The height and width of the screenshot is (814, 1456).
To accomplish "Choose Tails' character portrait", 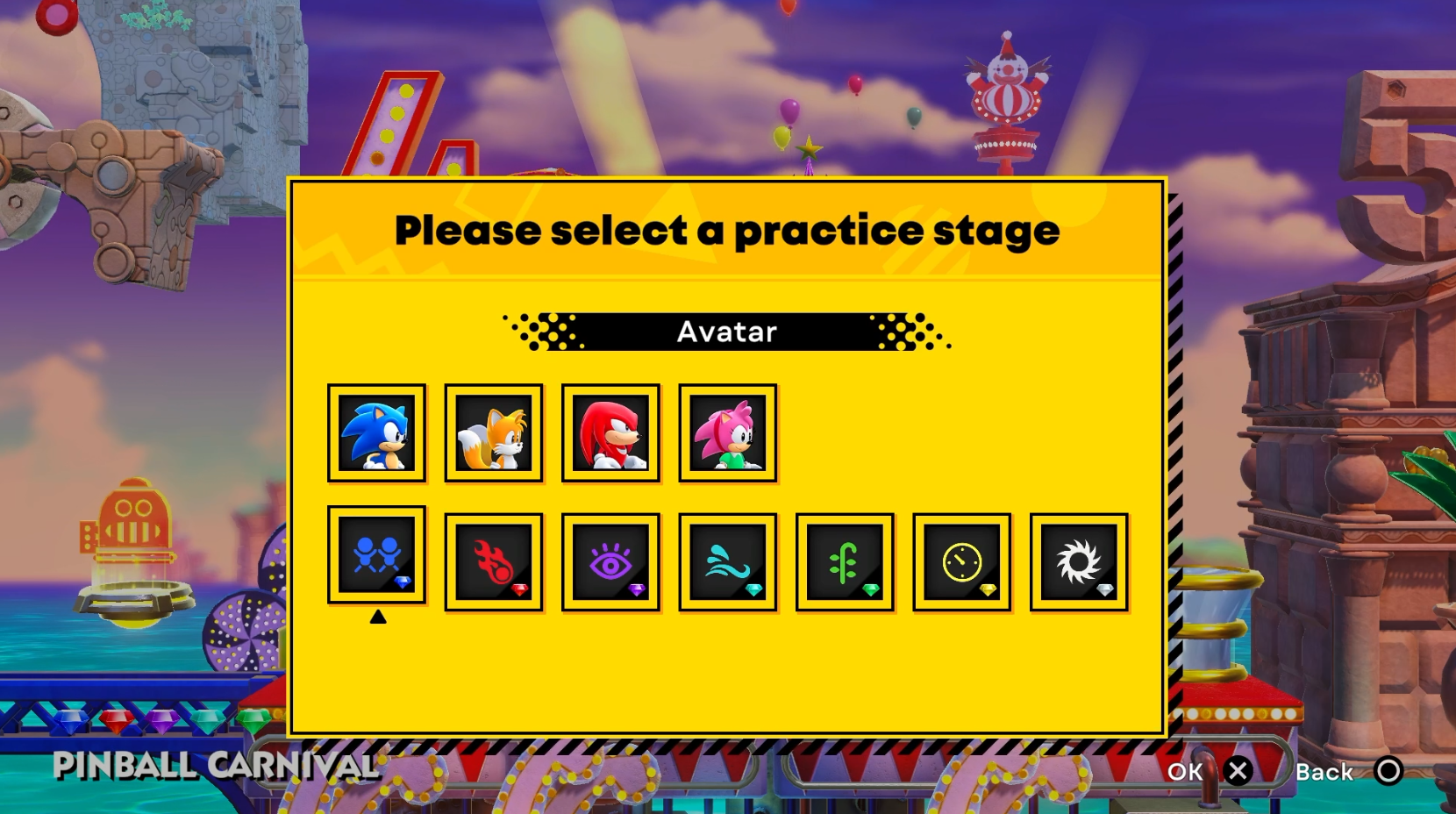I will [494, 432].
